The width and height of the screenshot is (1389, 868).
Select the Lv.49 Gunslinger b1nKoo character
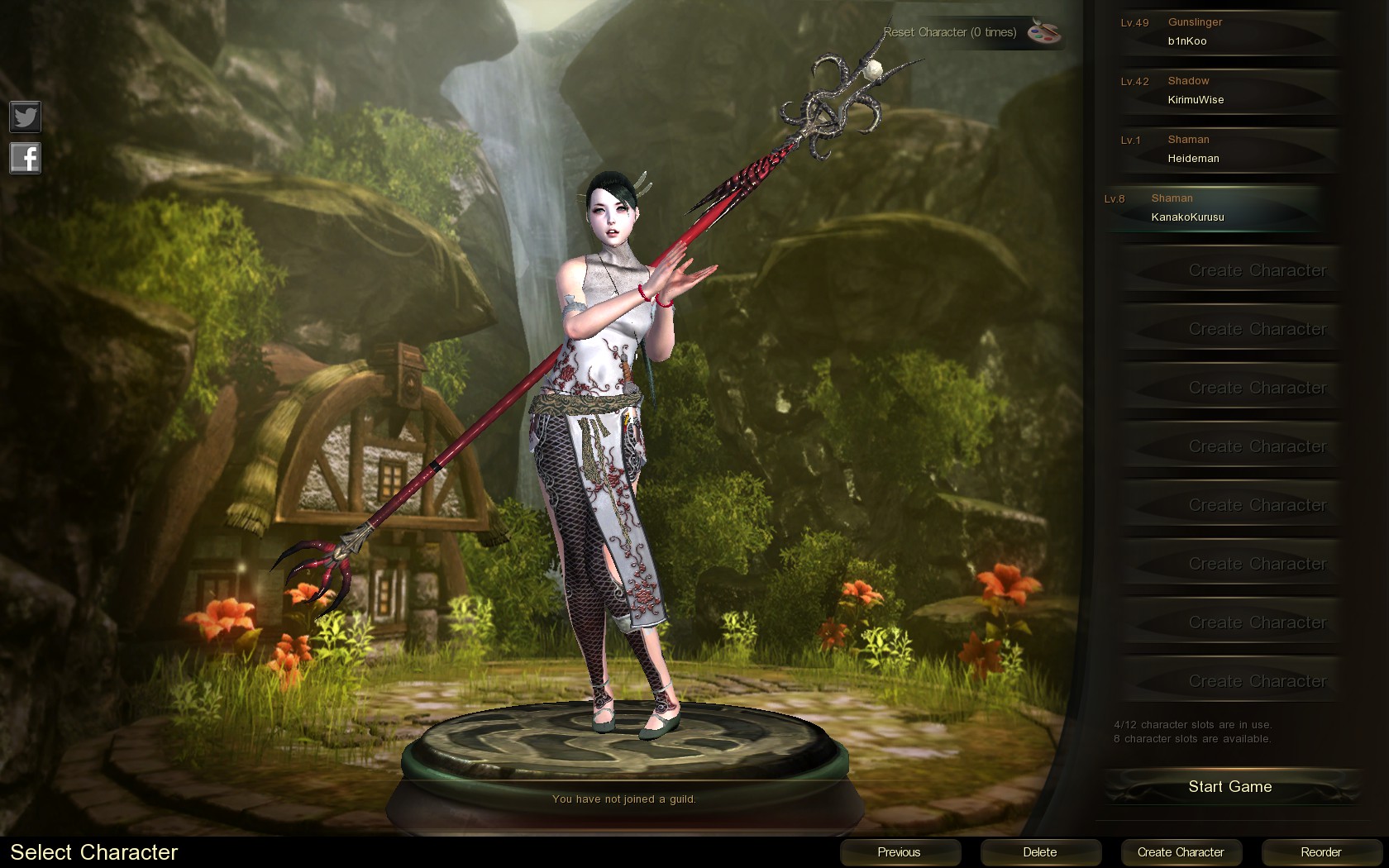(1229, 32)
